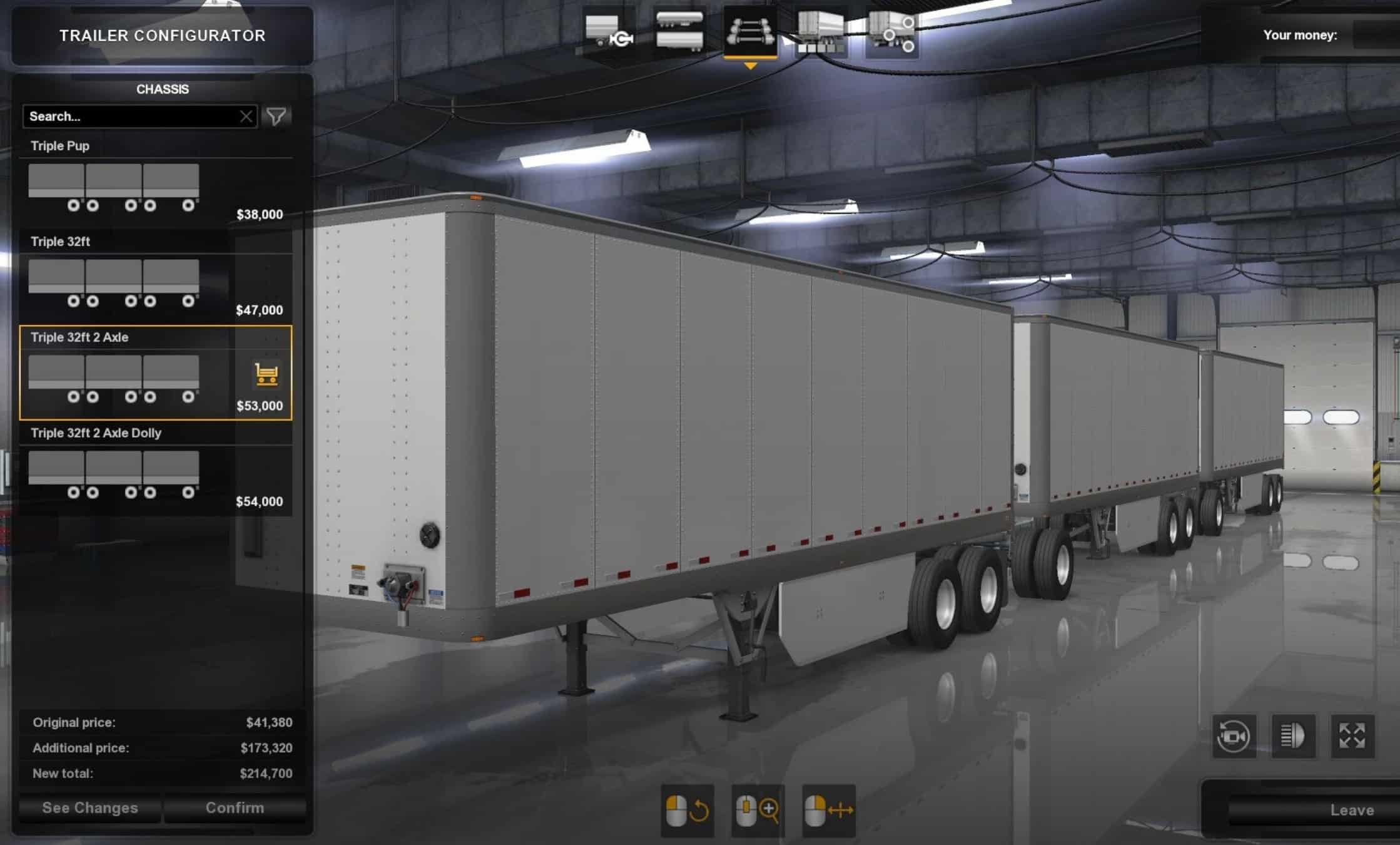Open the trailer wheels and accessories tab
The width and height of the screenshot is (1400, 845).
891,33
